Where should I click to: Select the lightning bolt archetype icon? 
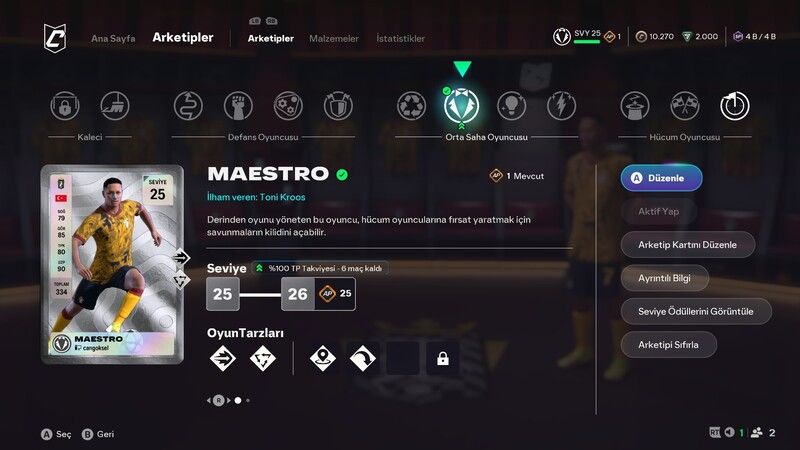tap(561, 106)
